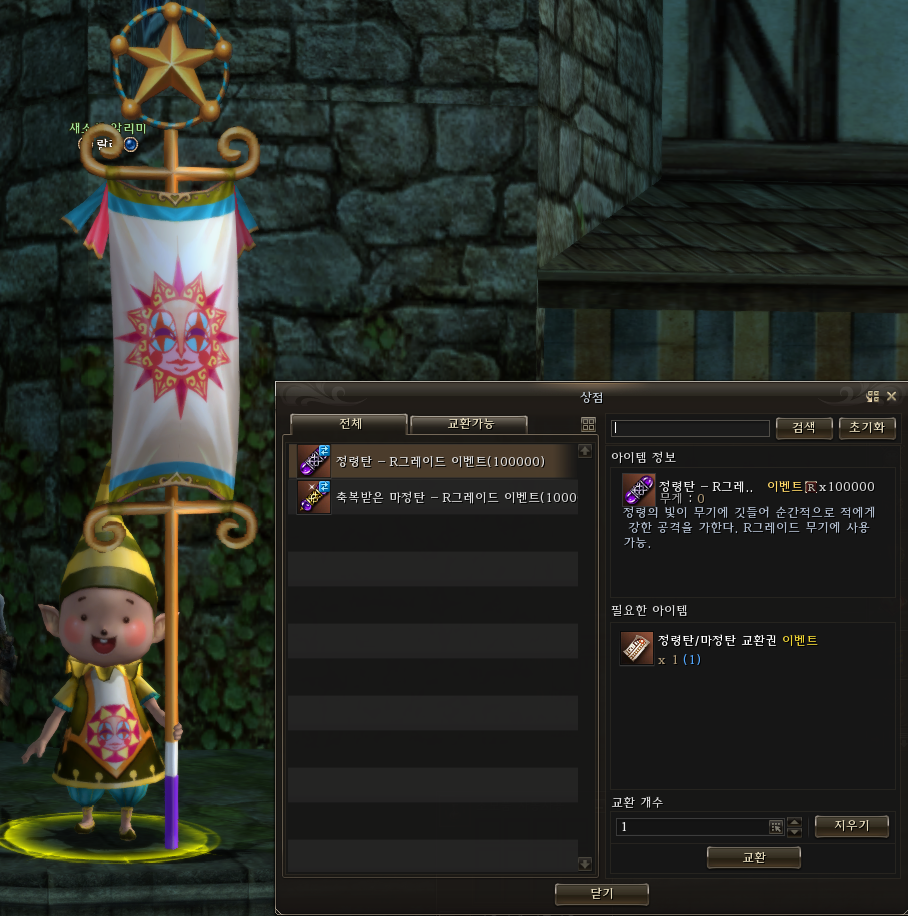Close the 상점 window with X
This screenshot has width=908, height=916.
tap(891, 396)
